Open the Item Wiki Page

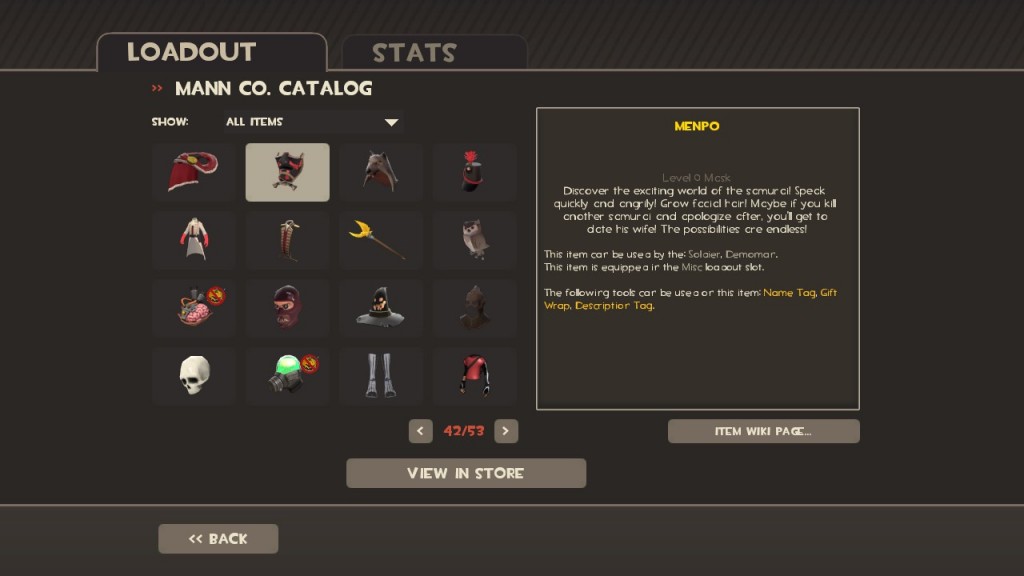click(x=763, y=431)
